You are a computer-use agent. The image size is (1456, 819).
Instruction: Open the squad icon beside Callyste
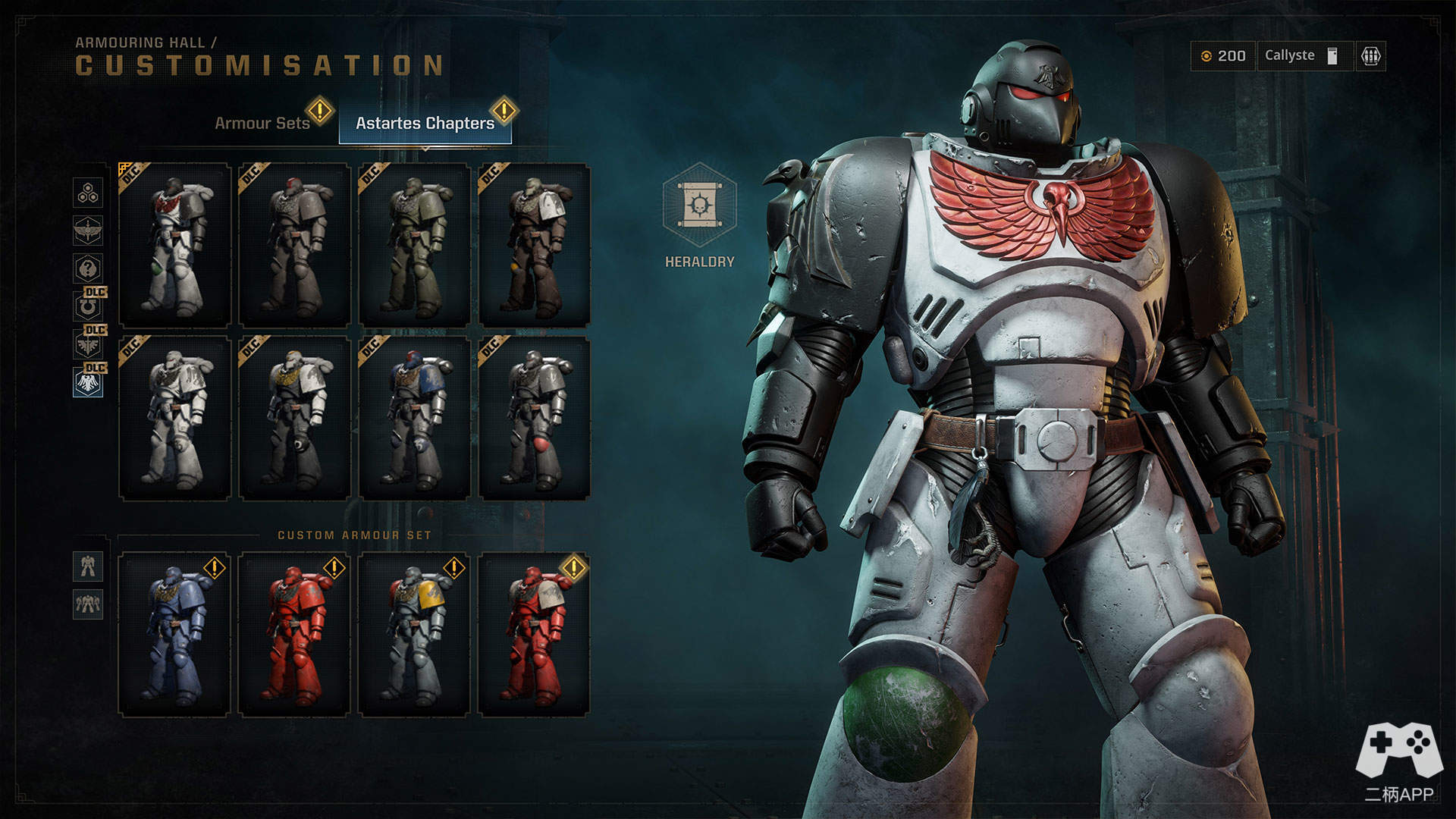tap(1370, 56)
